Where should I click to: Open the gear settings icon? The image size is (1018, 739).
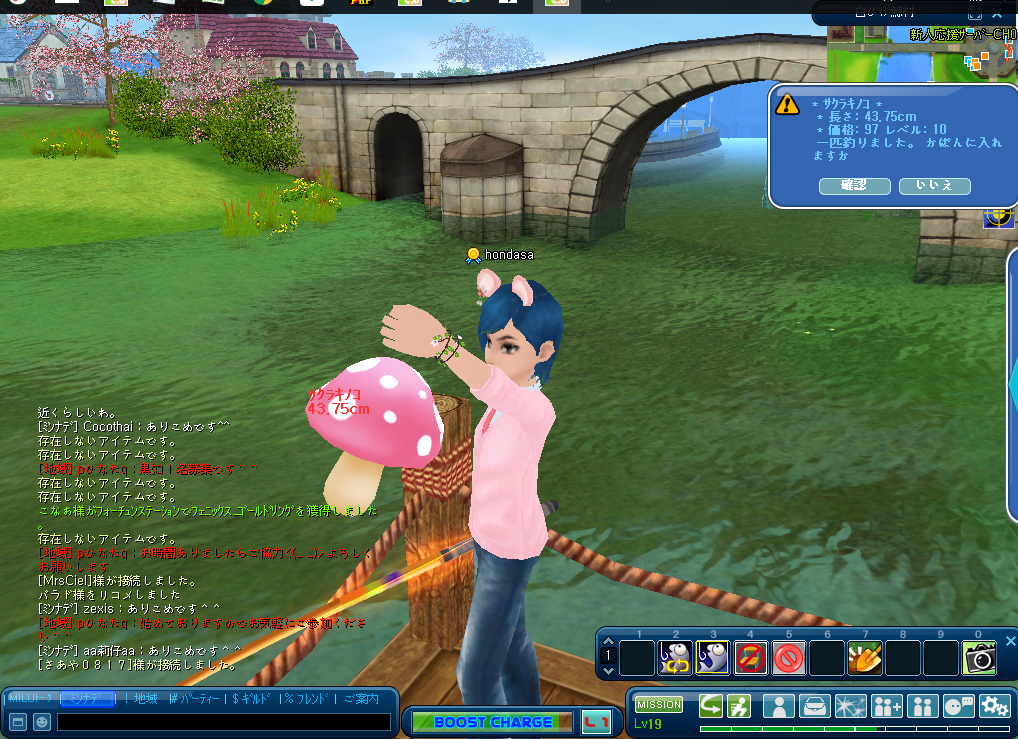[x=994, y=706]
